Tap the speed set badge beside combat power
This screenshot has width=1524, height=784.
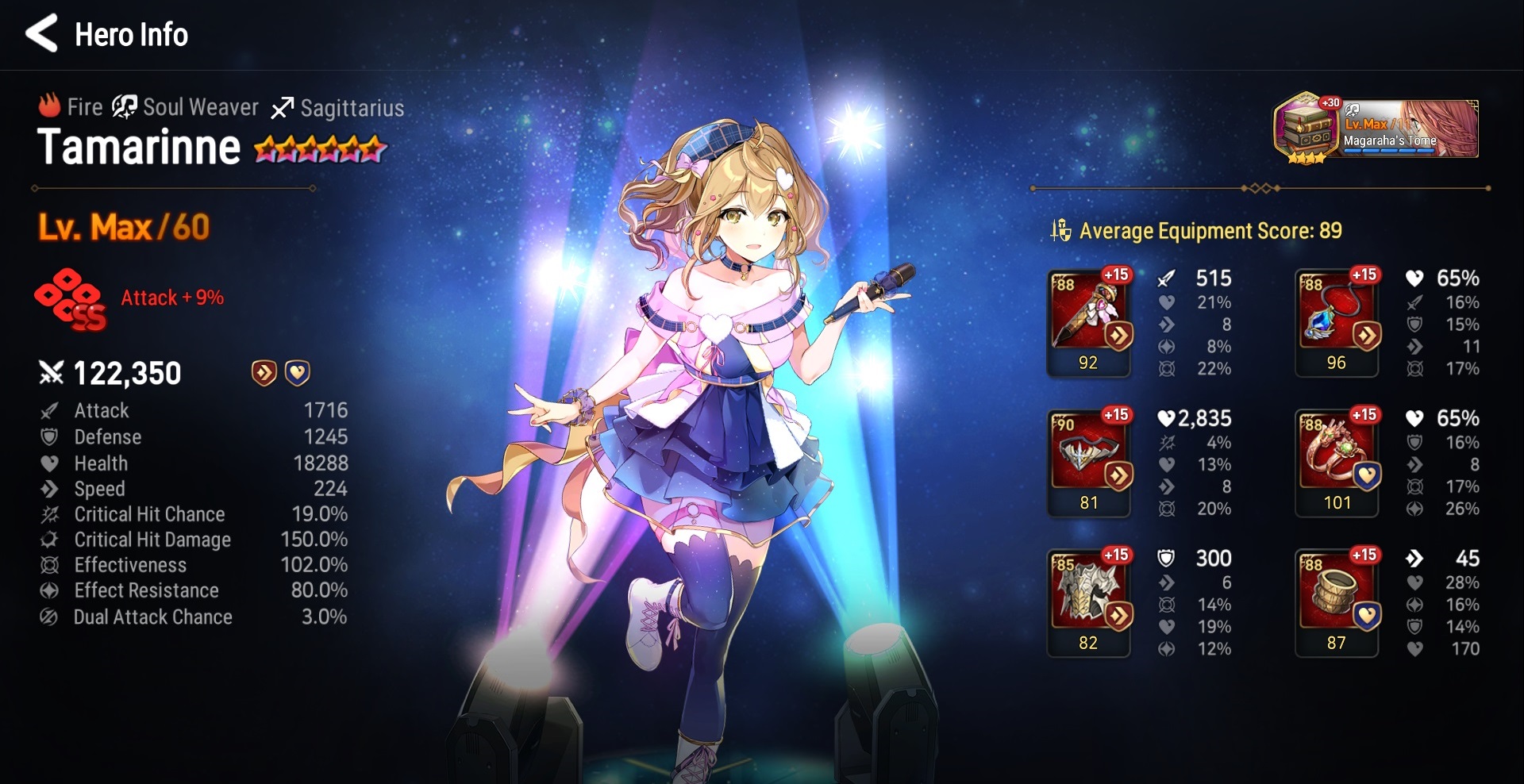[x=264, y=373]
